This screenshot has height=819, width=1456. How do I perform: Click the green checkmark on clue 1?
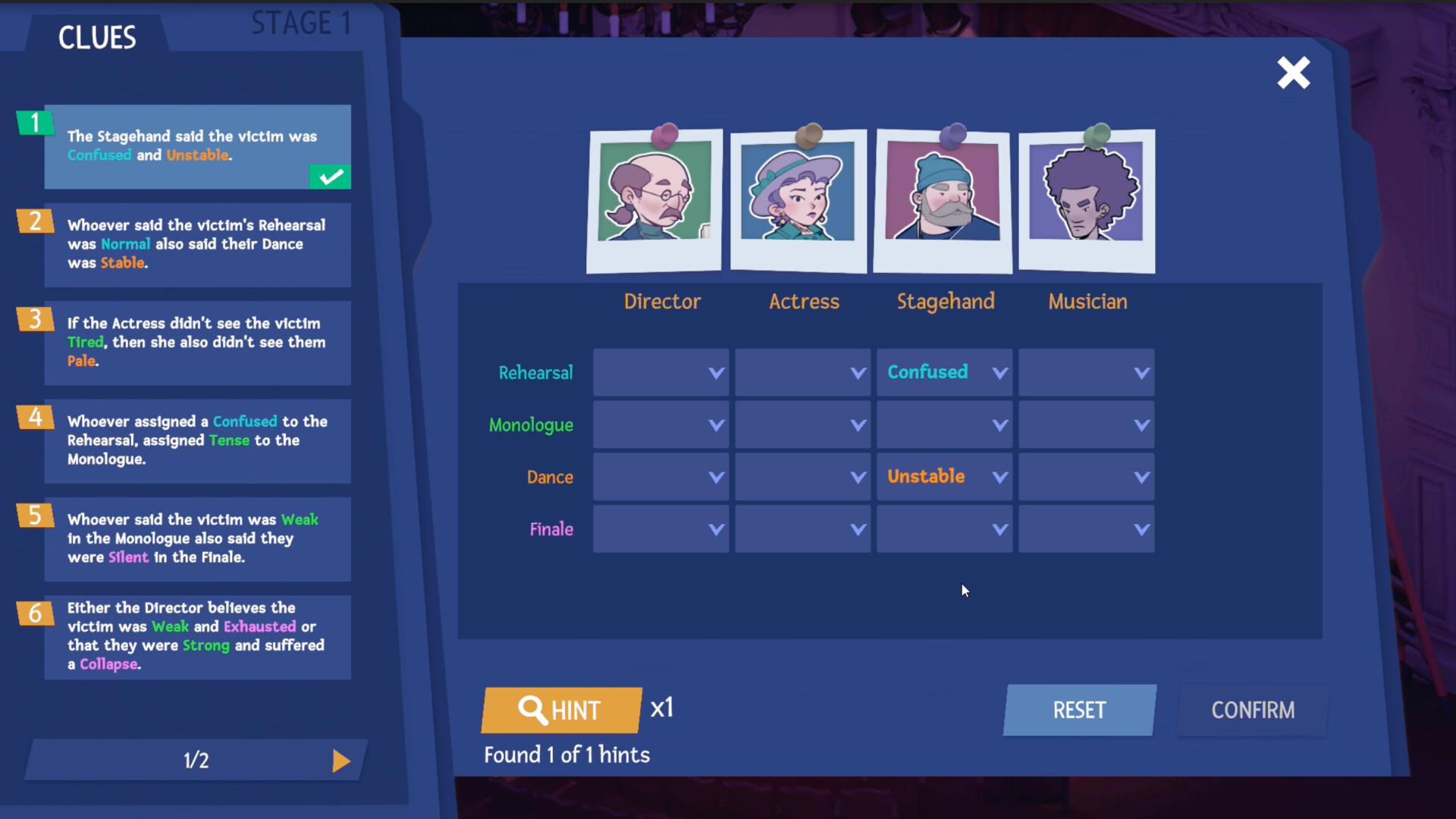[329, 177]
